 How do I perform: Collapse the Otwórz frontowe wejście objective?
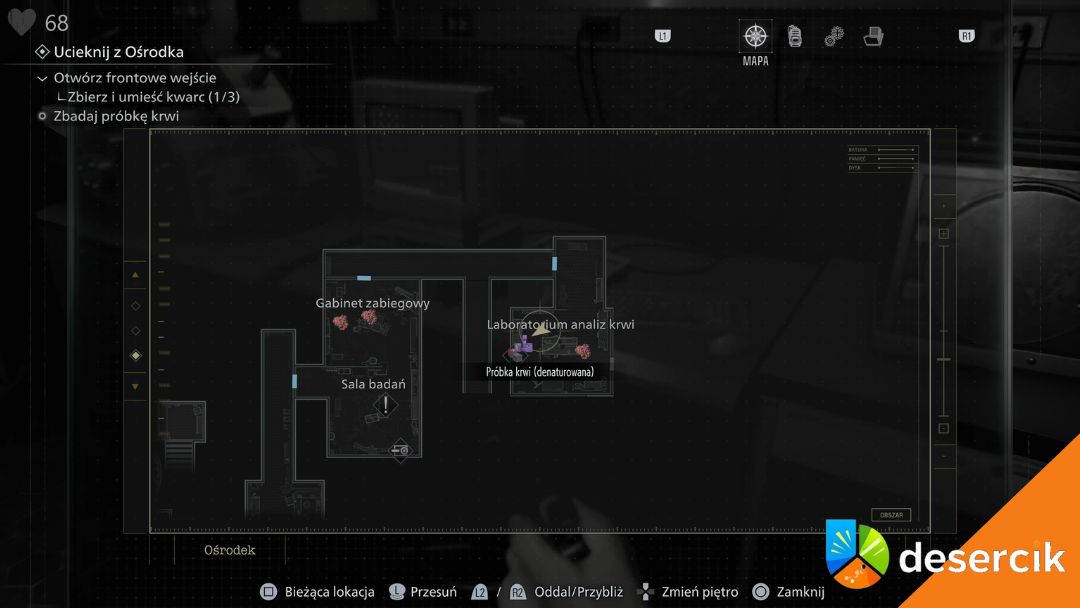point(42,78)
